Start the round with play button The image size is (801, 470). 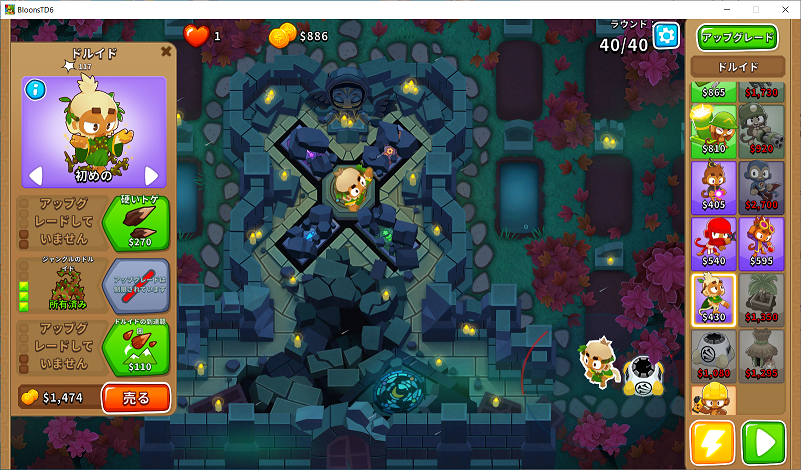point(762,442)
